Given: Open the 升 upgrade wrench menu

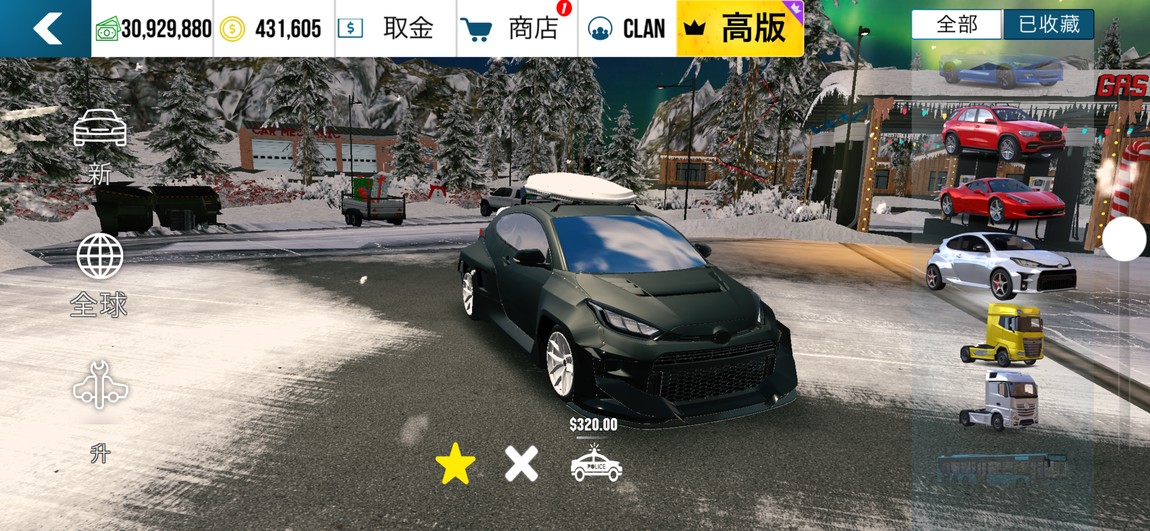Looking at the screenshot, I should click(100, 410).
